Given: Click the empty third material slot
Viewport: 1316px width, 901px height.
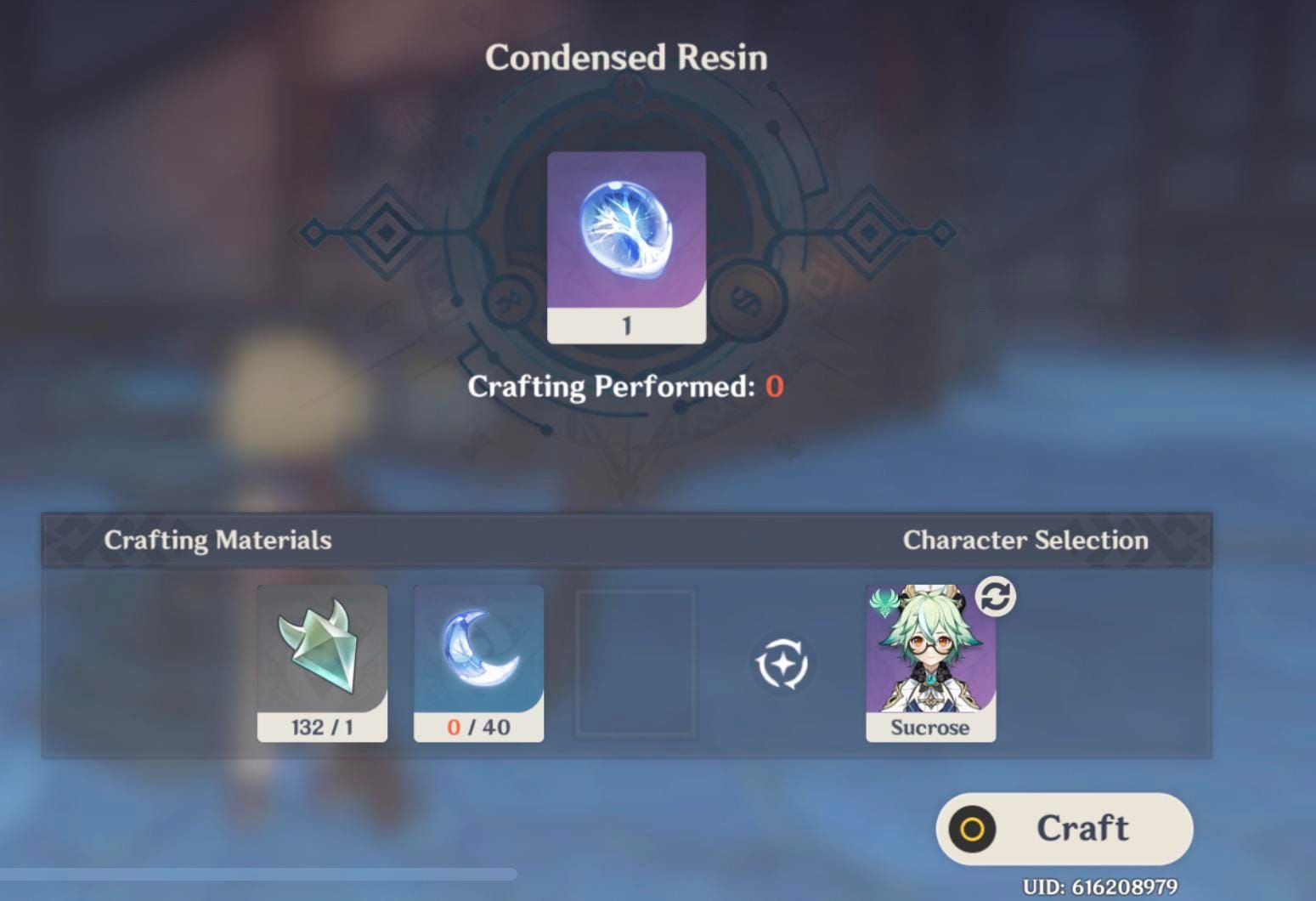Looking at the screenshot, I should (x=633, y=663).
